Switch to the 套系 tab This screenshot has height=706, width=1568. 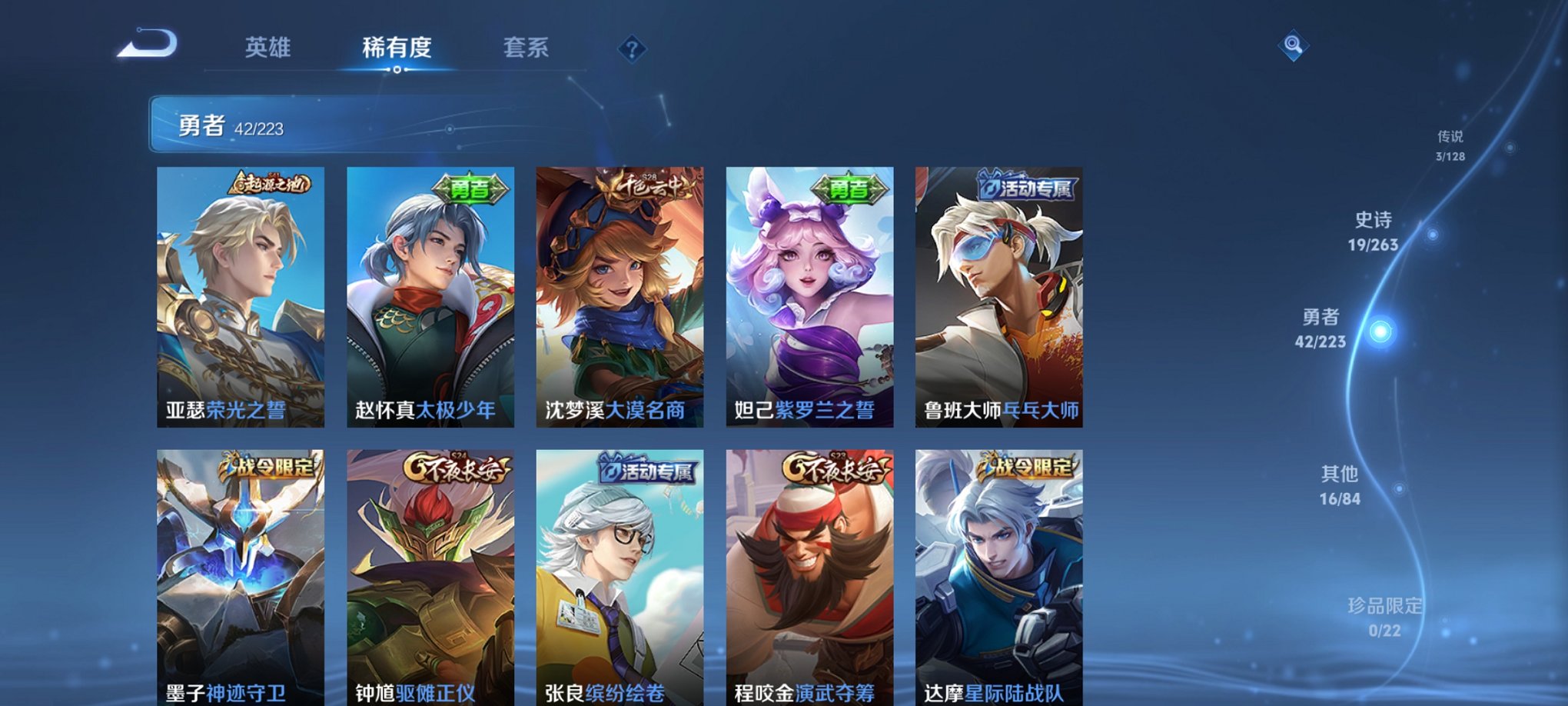527,48
